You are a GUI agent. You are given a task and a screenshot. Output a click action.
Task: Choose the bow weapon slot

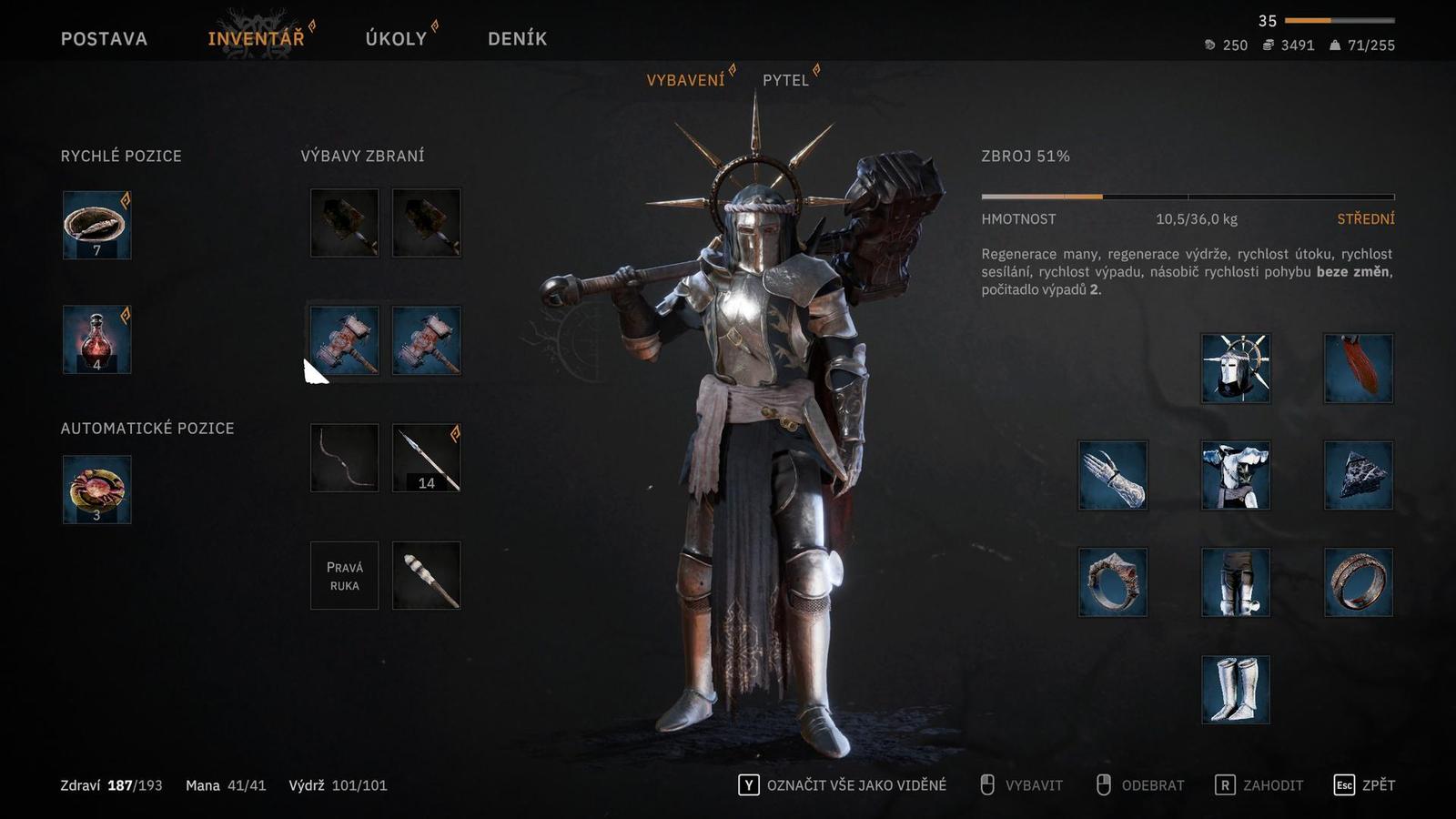pos(344,458)
